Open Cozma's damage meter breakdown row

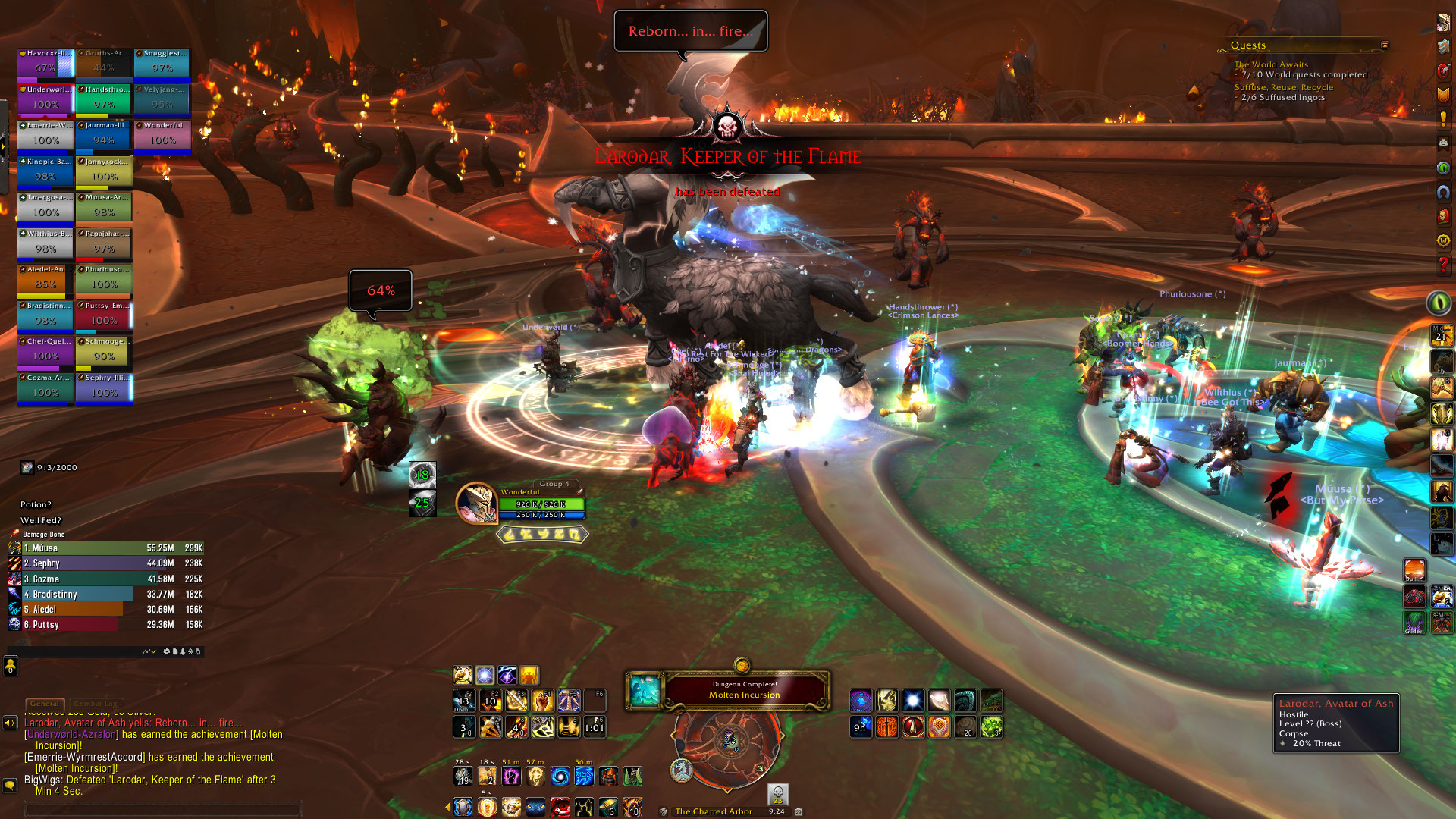pos(106,579)
